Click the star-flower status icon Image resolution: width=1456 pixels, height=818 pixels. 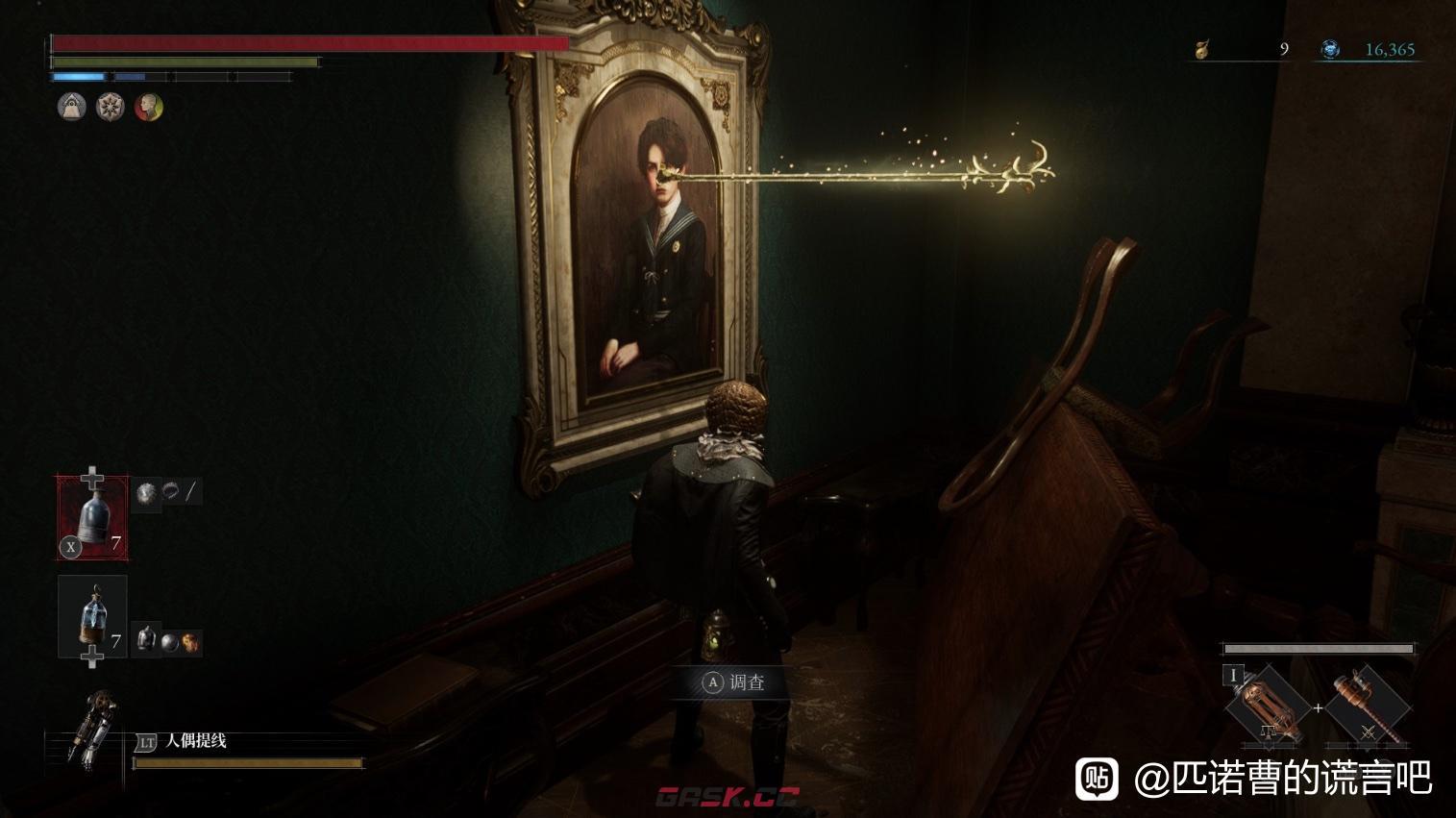click(111, 107)
